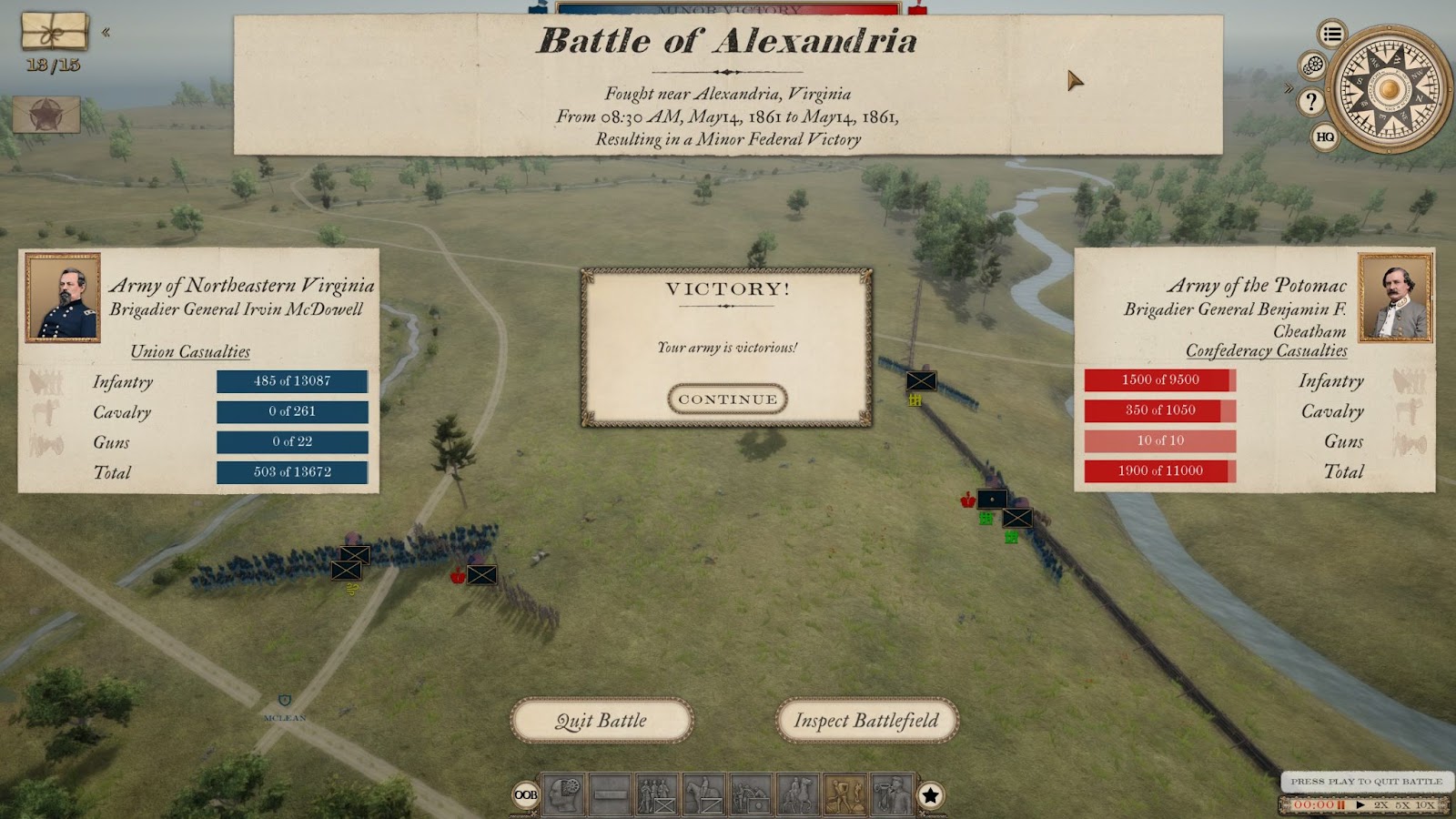Activate the highlighted digging soldier toolbar icon
This screenshot has width=1456, height=819.
[x=844, y=795]
